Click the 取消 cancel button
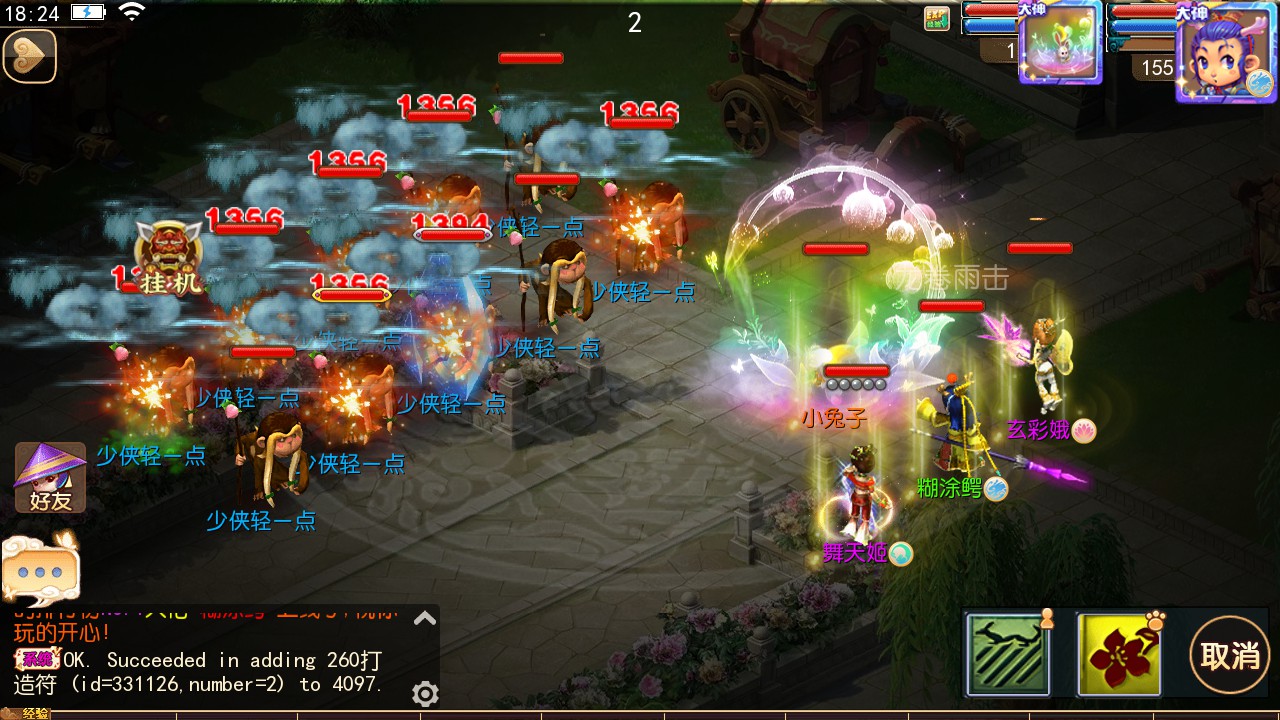1280x720 pixels. [x=1230, y=656]
